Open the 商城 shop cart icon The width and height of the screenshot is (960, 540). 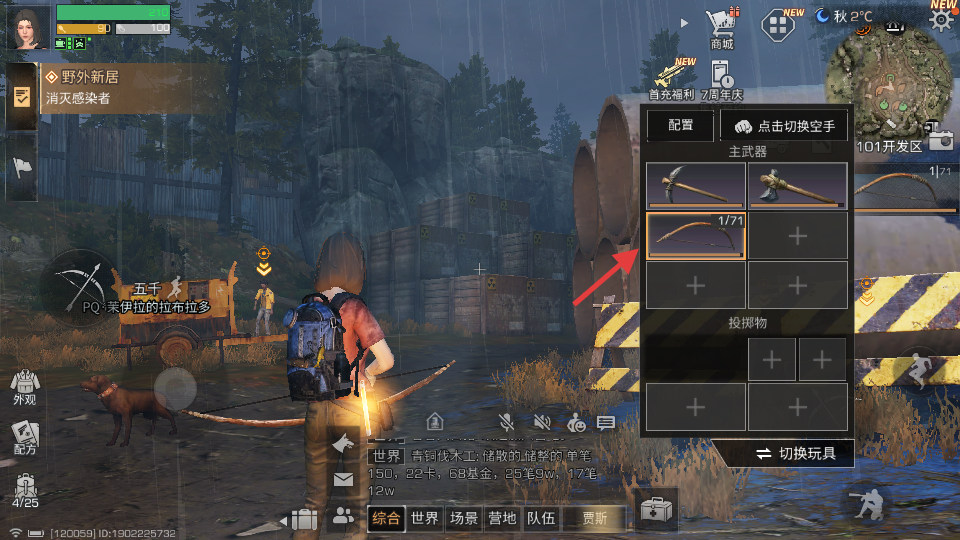pyautogui.click(x=721, y=26)
